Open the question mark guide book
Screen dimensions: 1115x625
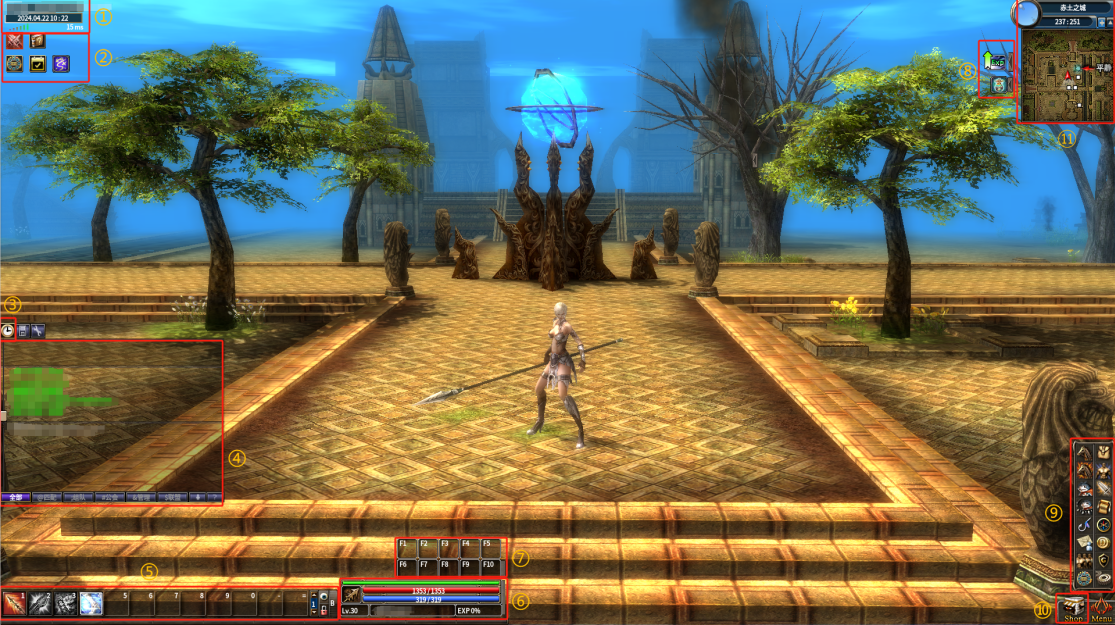(38, 41)
